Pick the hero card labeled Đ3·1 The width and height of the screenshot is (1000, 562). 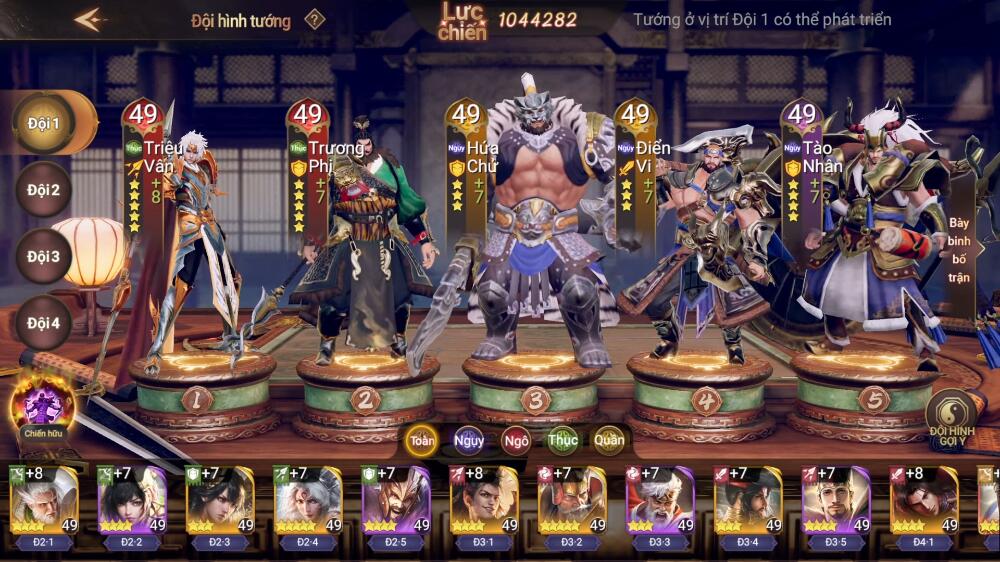tap(484, 503)
